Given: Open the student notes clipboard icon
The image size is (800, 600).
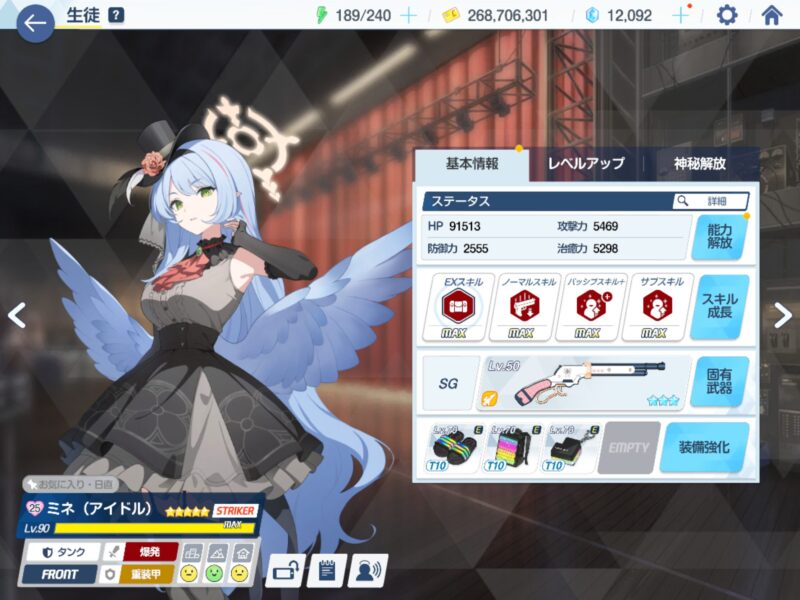Looking at the screenshot, I should [x=325, y=571].
